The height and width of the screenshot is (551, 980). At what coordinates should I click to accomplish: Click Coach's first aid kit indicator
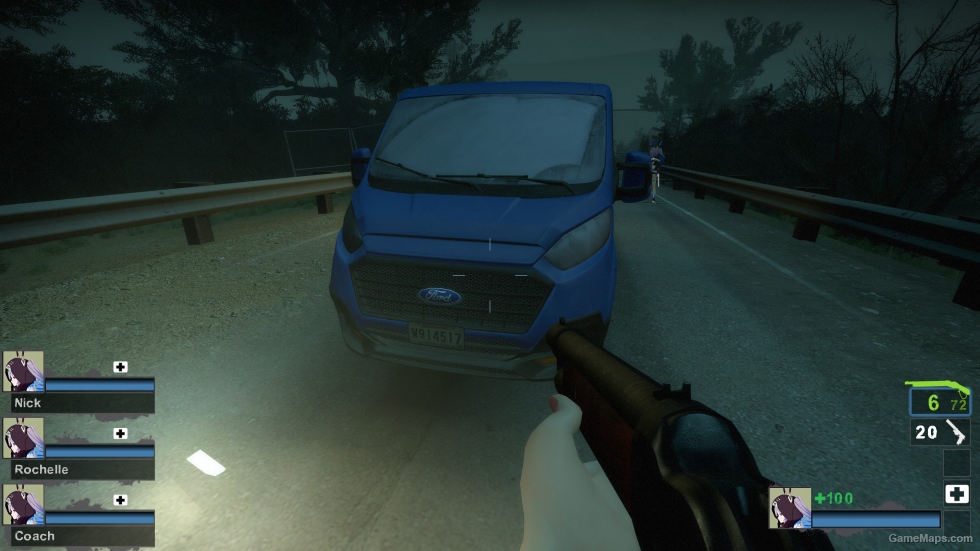click(121, 500)
